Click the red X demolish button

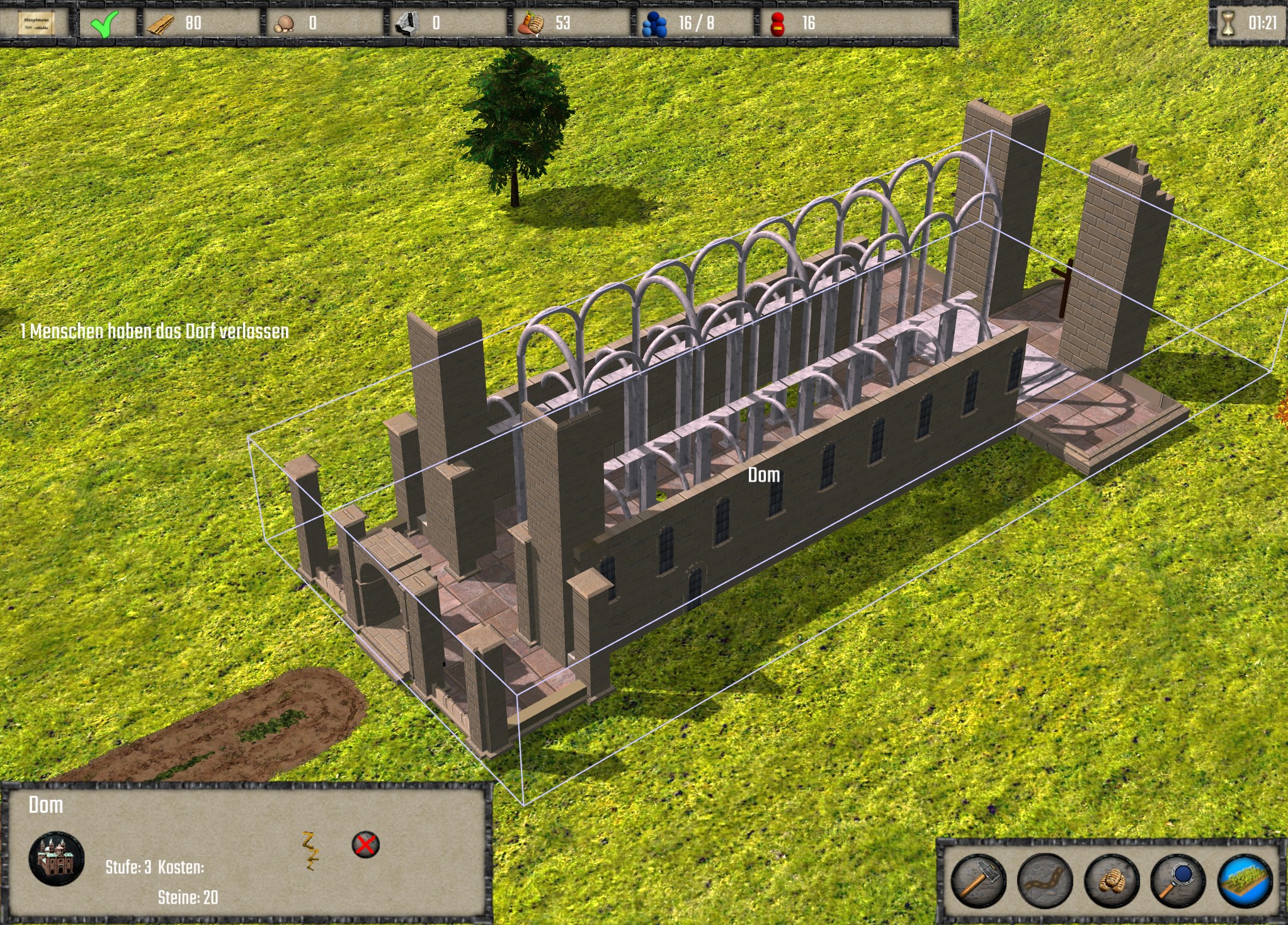[365, 844]
